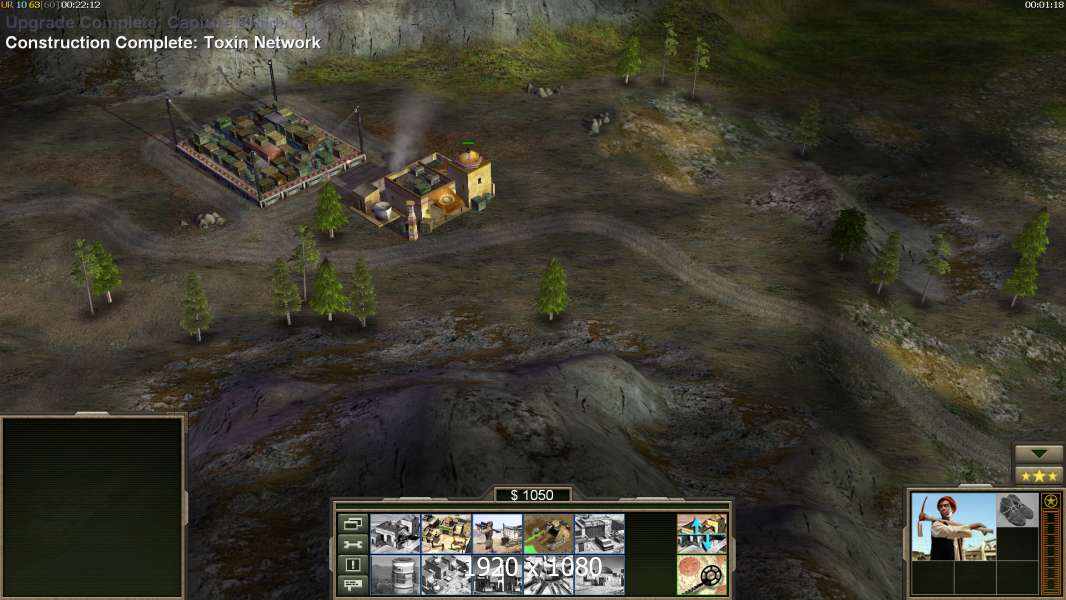Click the gold star rank emblem
This screenshot has width=1066, height=600.
coord(1050,501)
